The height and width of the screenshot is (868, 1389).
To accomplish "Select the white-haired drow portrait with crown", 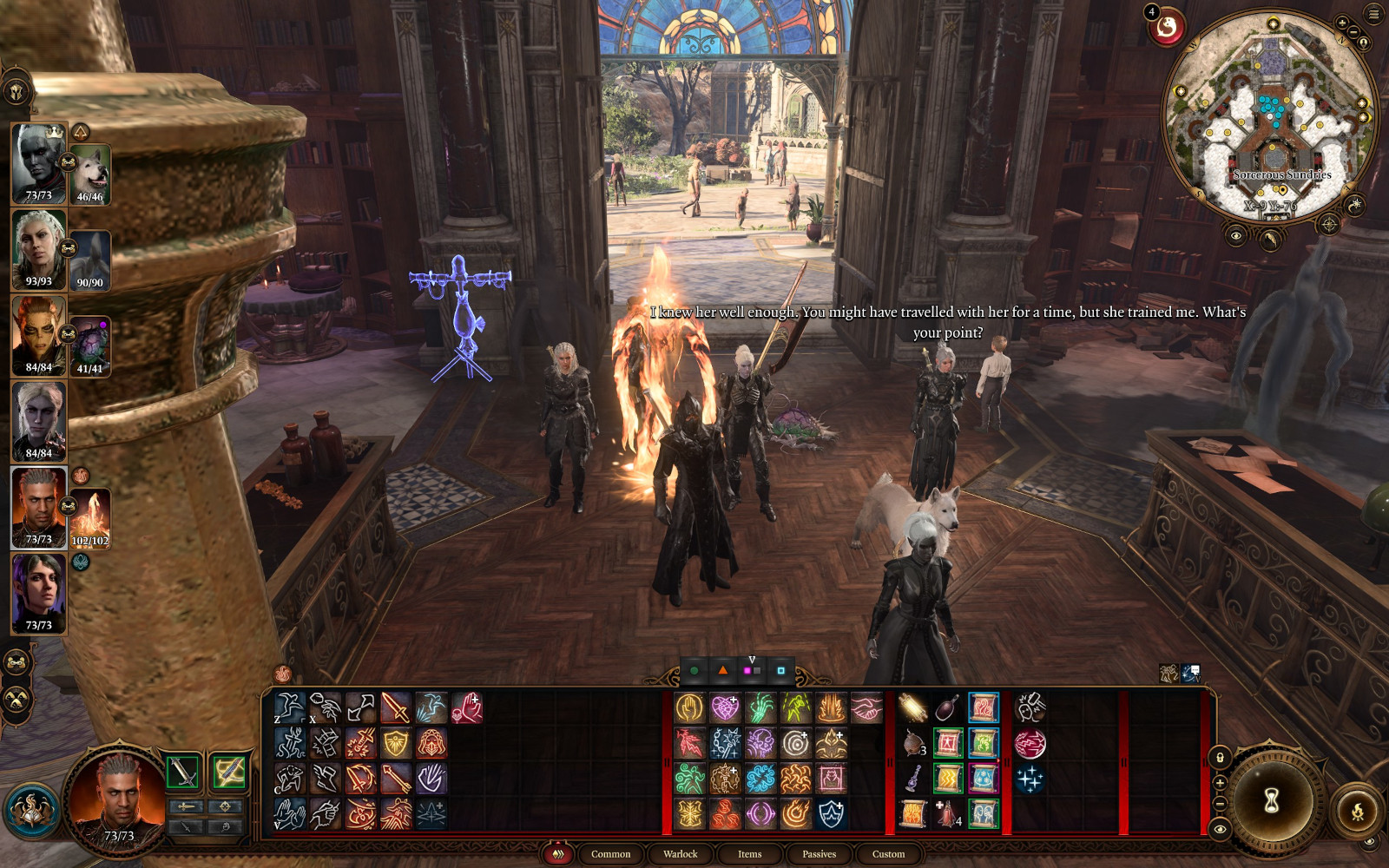I will [x=38, y=163].
